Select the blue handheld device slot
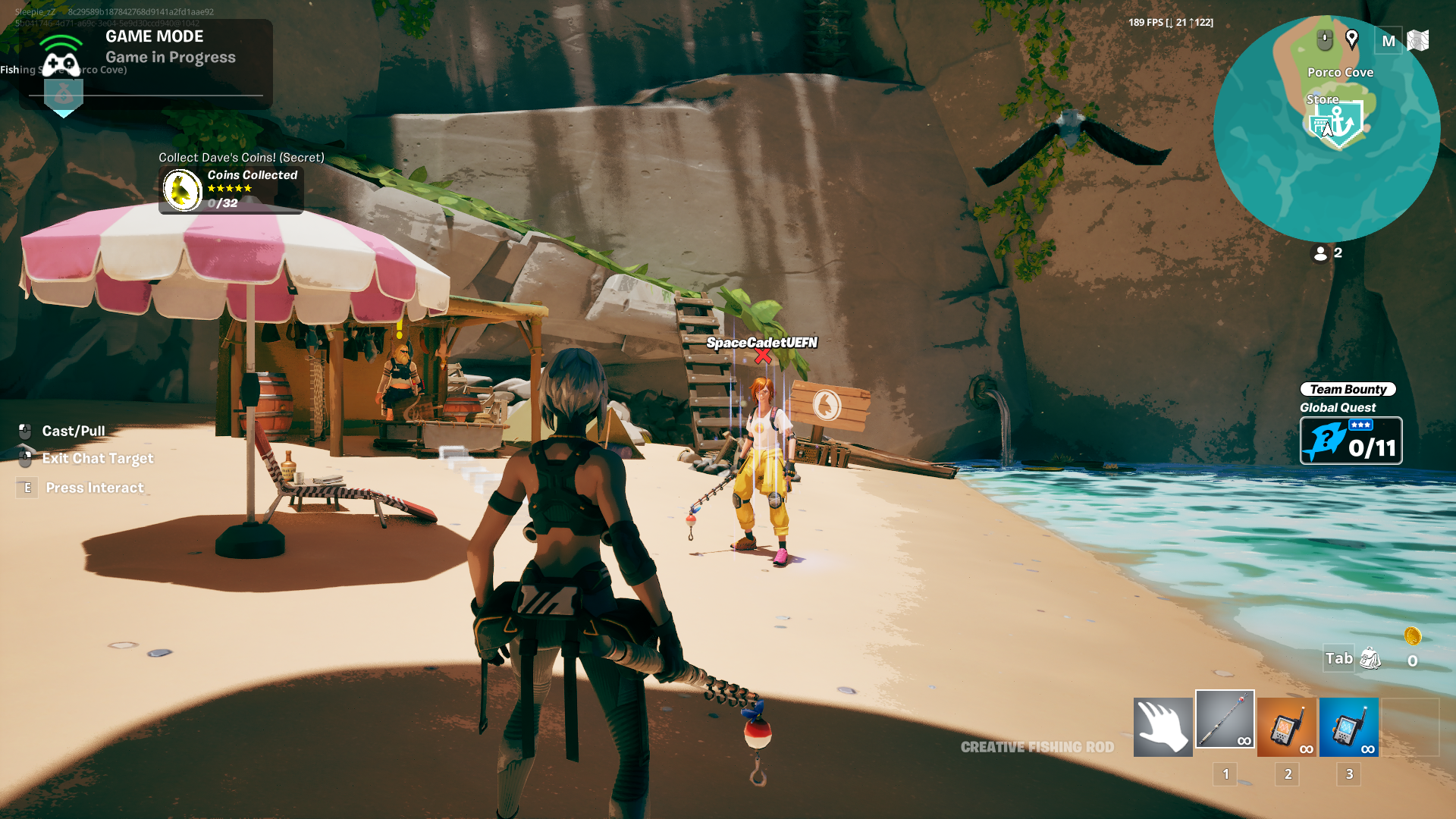Image resolution: width=1456 pixels, height=819 pixels. tap(1348, 728)
